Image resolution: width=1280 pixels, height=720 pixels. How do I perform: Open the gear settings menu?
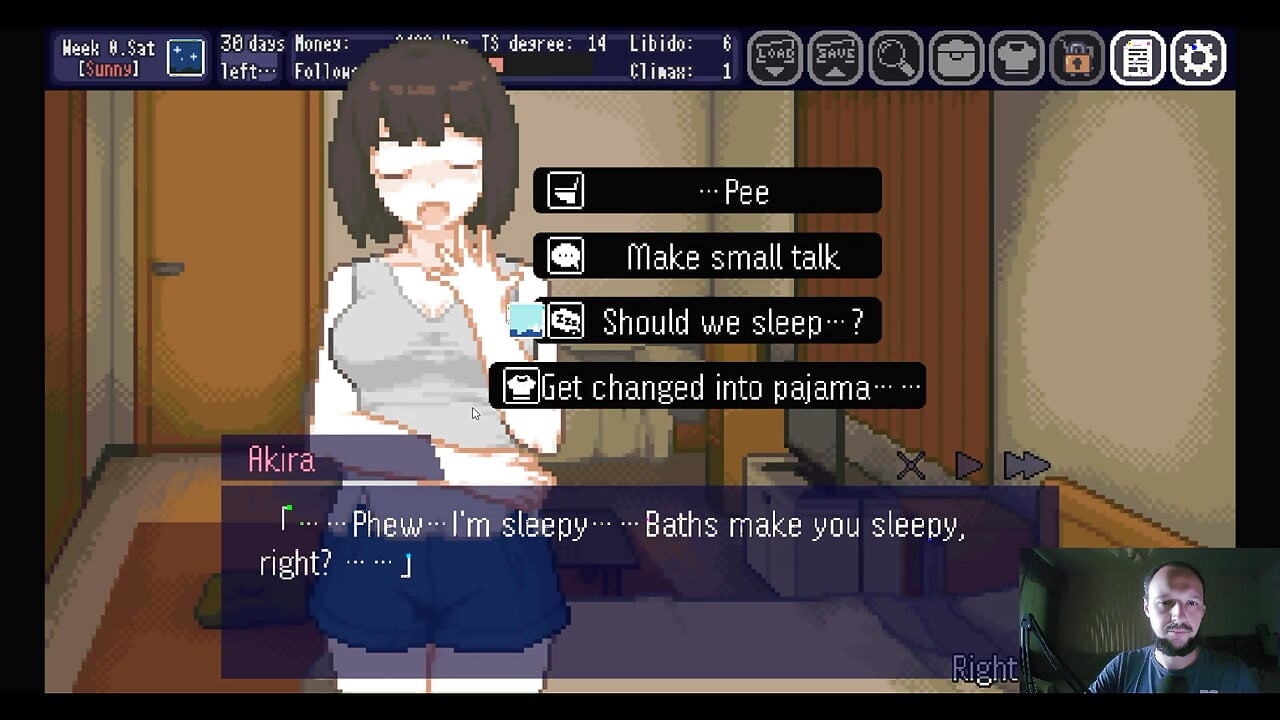pyautogui.click(x=1198, y=59)
